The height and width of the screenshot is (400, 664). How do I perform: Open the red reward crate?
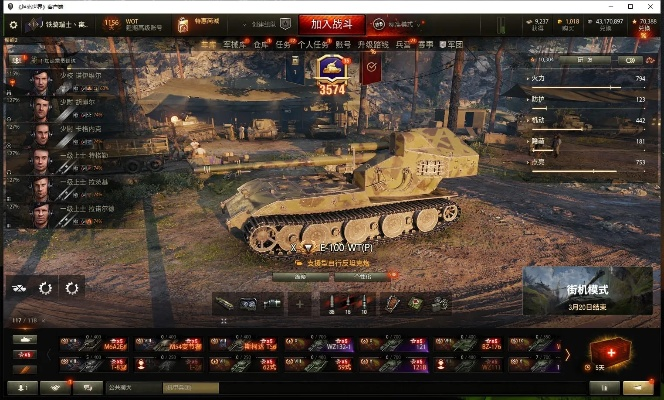point(610,353)
